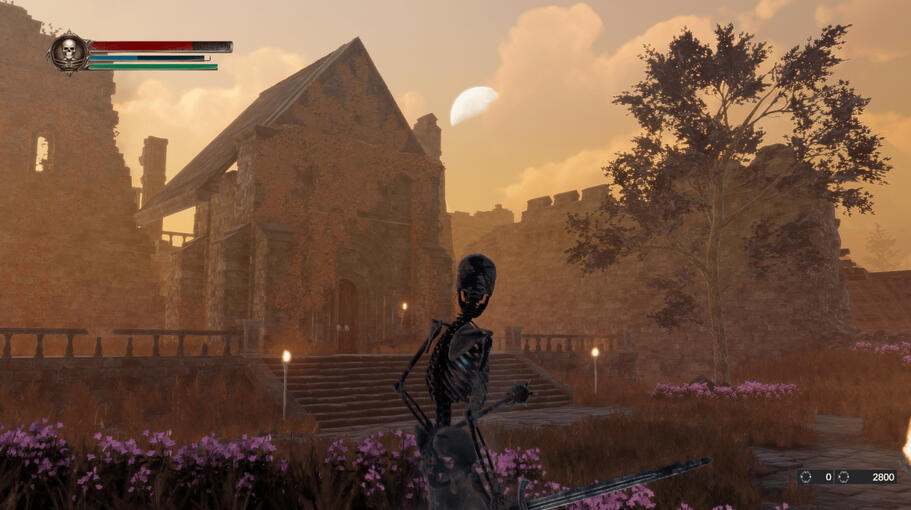
Task: Click the skull character portrait emblem
Action: coord(69,52)
